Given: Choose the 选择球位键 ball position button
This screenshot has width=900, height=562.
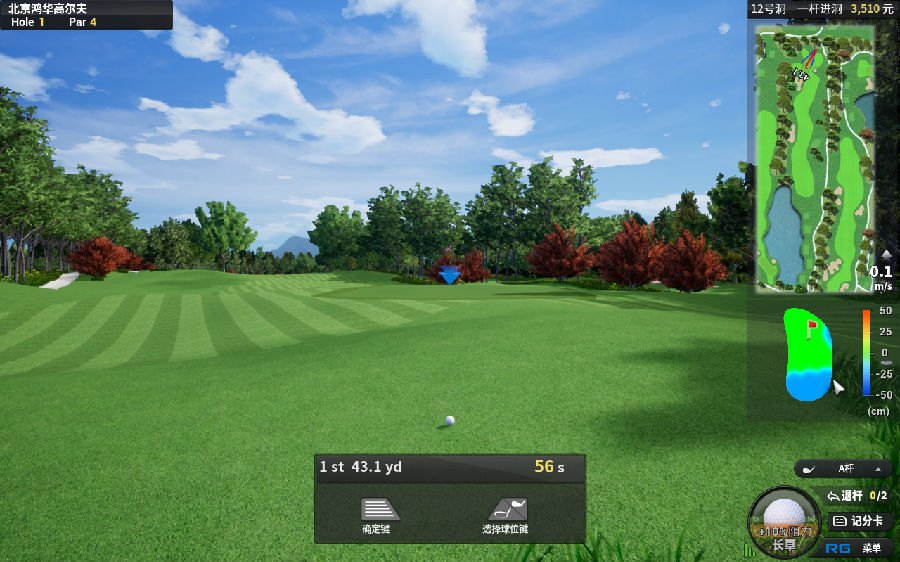Looking at the screenshot, I should click(505, 514).
